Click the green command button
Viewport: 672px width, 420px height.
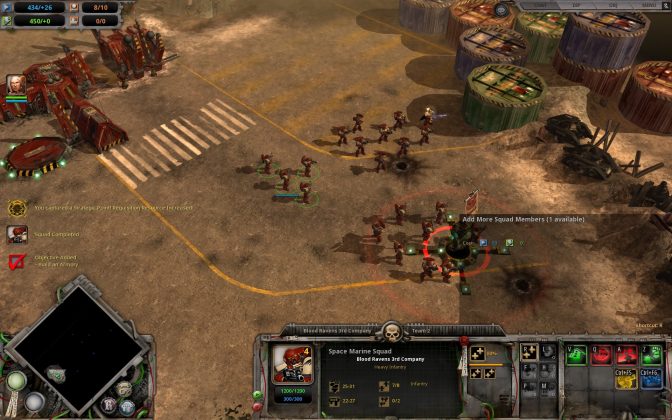pyautogui.click(x=574, y=353)
